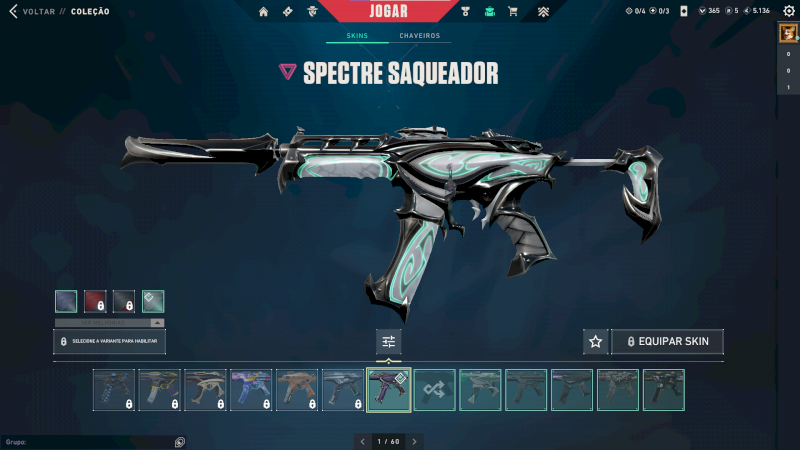Screen dimensions: 800x450
Task: Select the random shuffle skin tile
Action: pos(435,390)
